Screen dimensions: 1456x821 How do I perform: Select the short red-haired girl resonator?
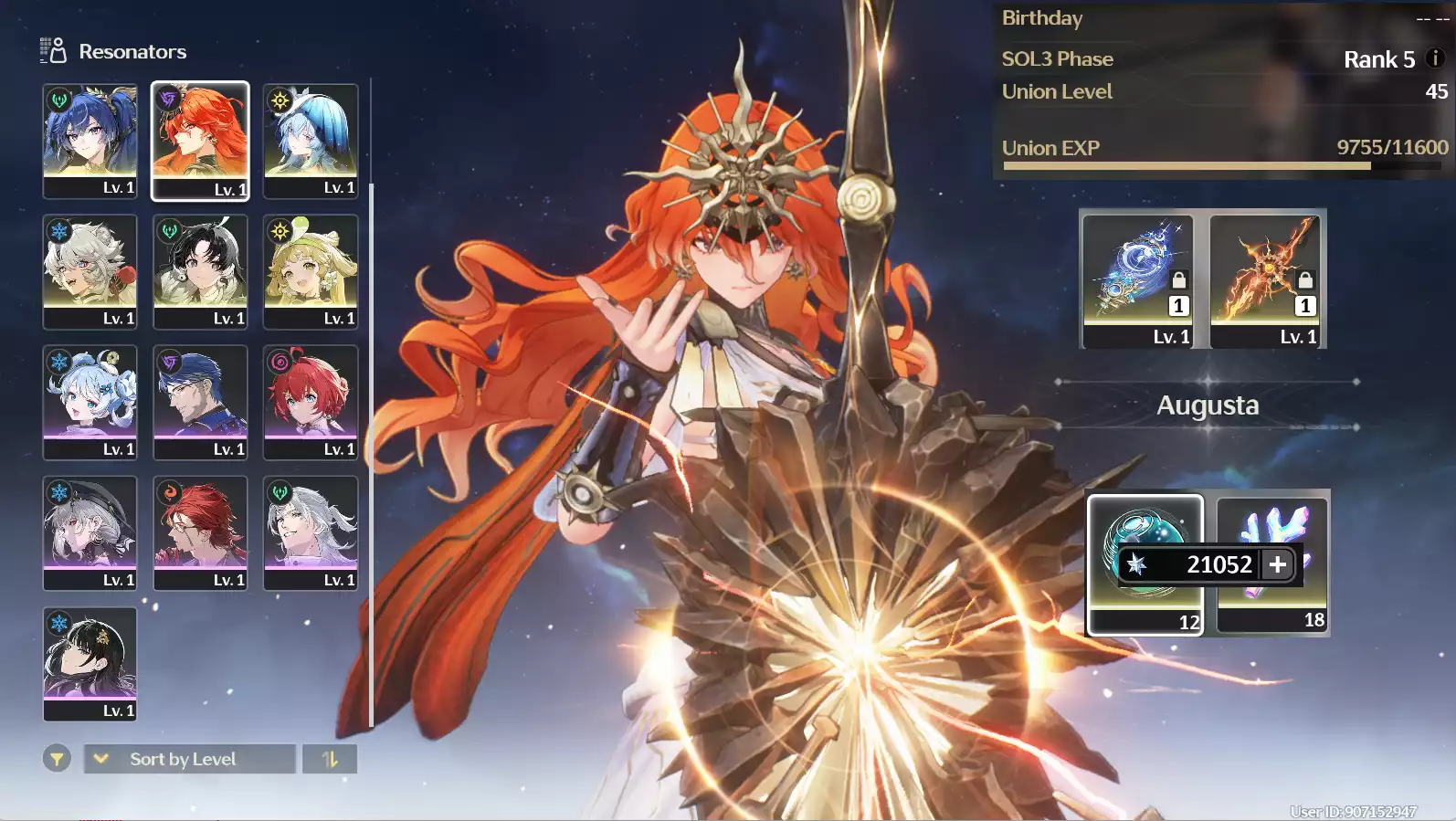point(311,402)
